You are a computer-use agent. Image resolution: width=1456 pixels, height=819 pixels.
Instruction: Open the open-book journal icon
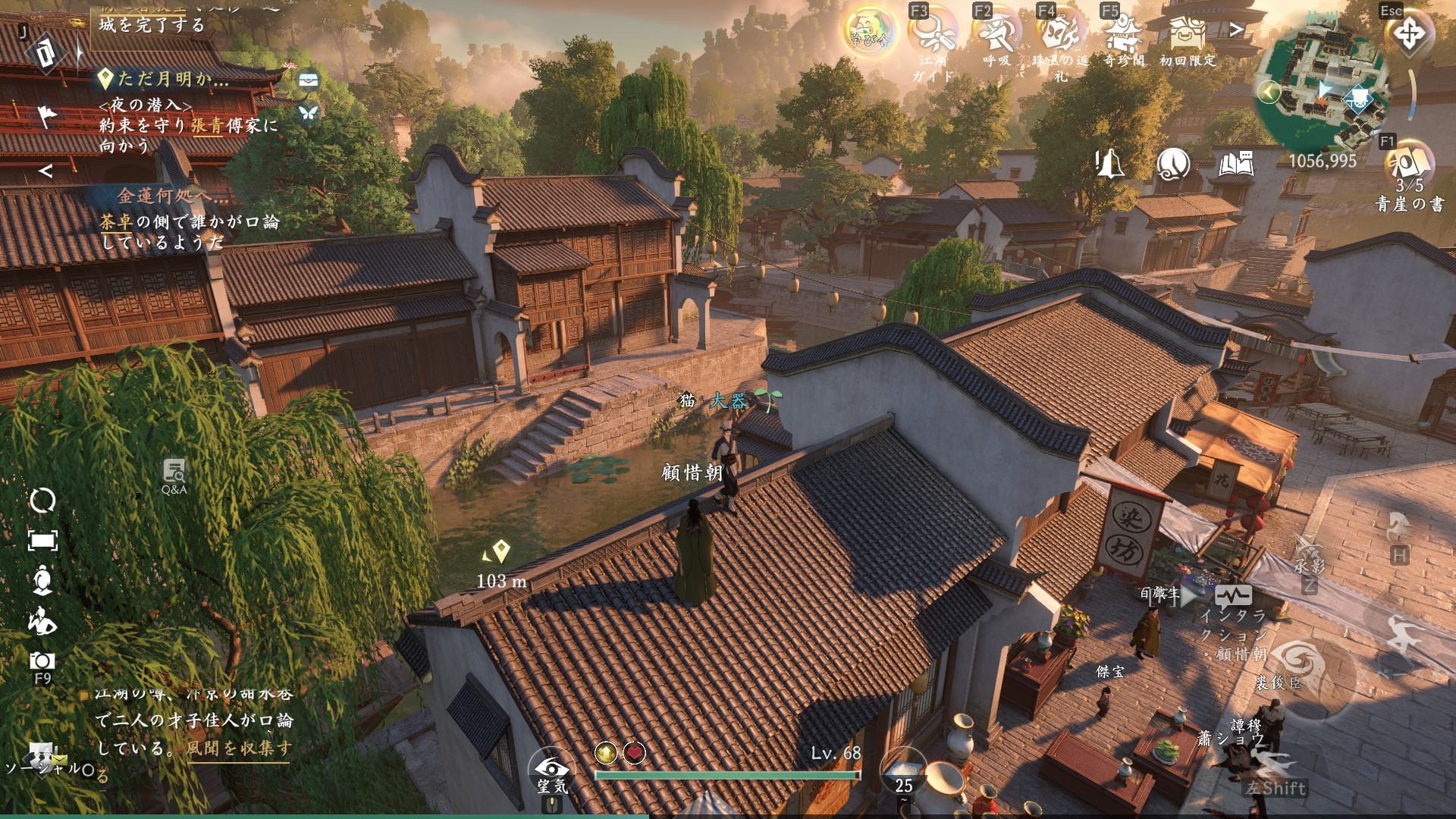pos(1236,163)
